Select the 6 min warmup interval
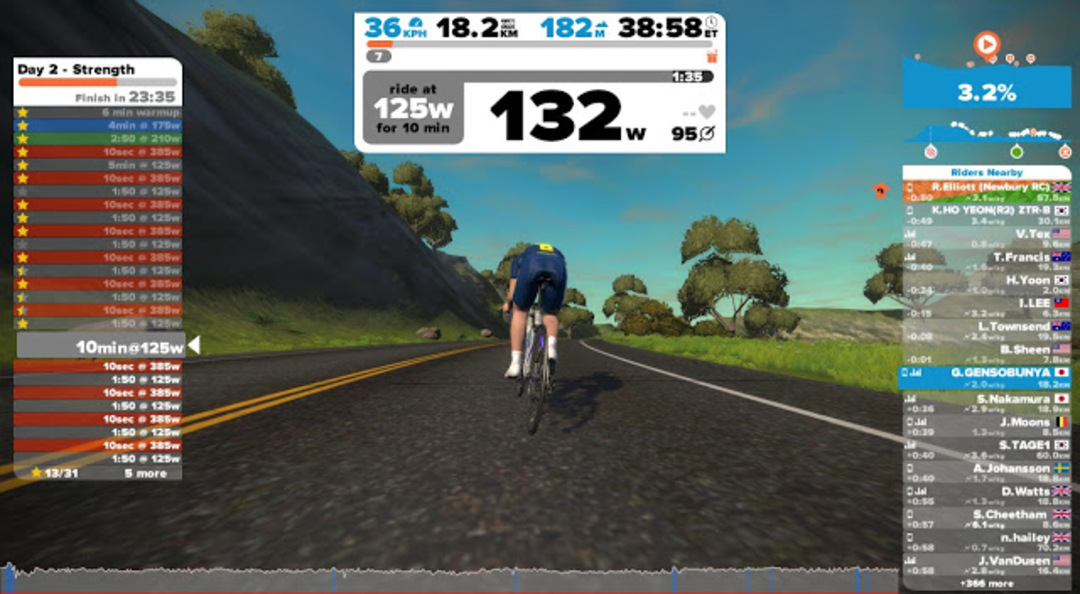Image resolution: width=1080 pixels, height=594 pixels. point(98,112)
